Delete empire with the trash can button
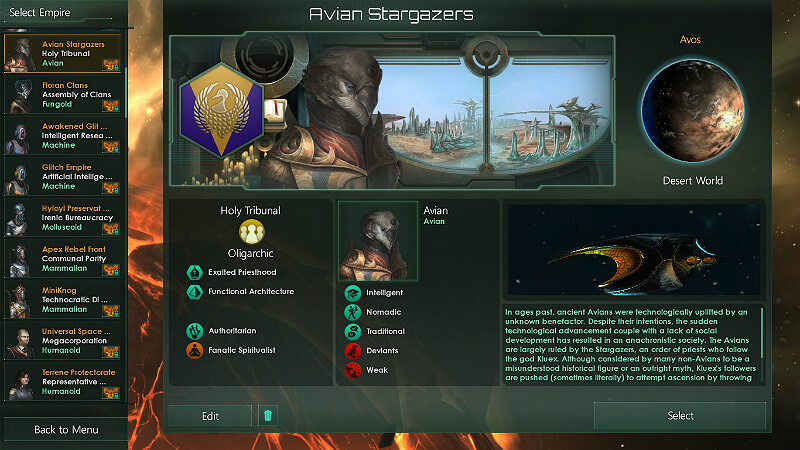The width and height of the screenshot is (800, 450). tap(267, 416)
